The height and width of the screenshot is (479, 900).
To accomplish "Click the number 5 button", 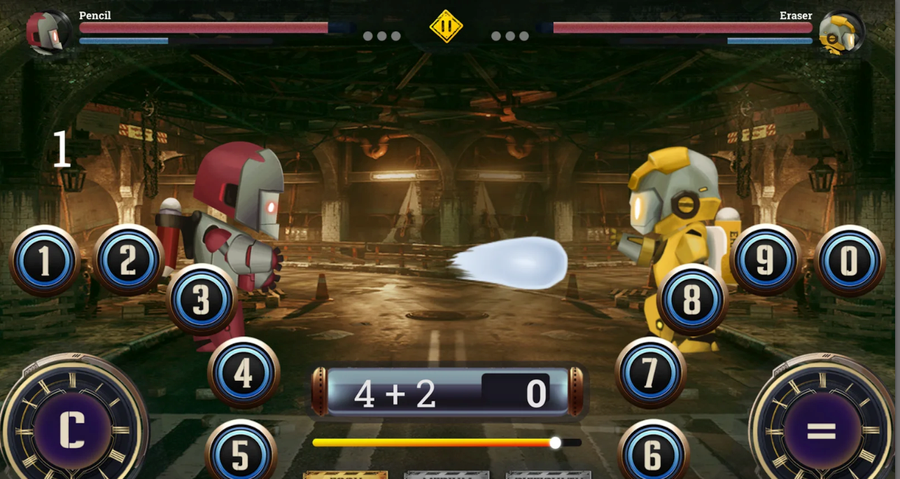I will tap(240, 453).
